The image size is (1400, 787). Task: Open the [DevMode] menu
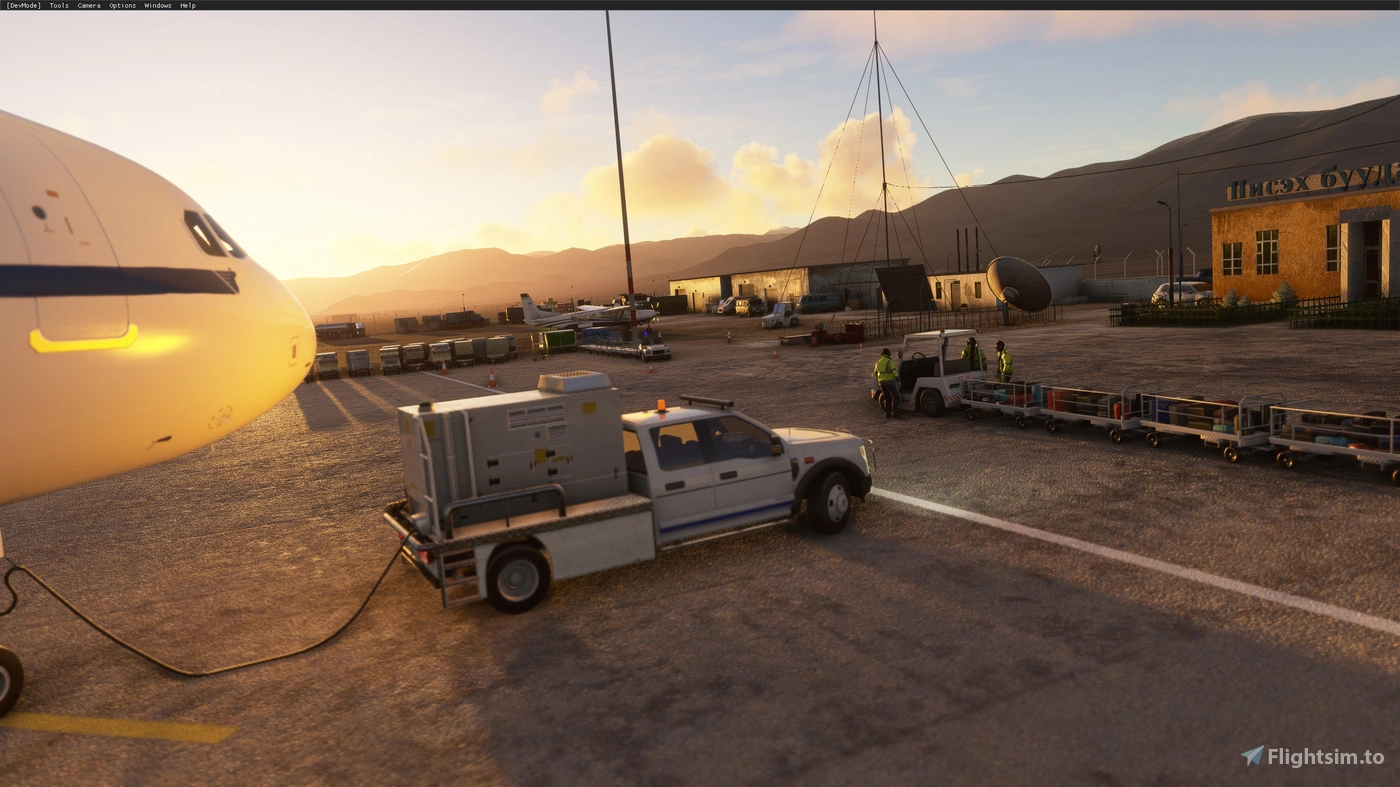tap(22, 4)
